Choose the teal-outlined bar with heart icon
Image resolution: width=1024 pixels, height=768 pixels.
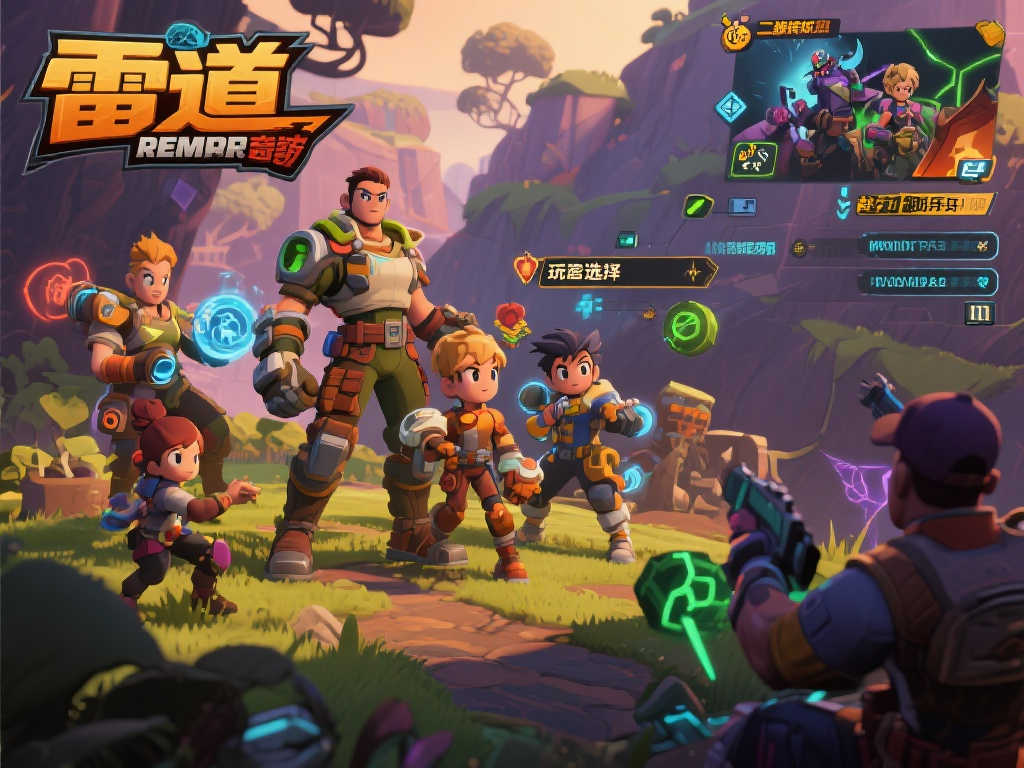click(927, 282)
